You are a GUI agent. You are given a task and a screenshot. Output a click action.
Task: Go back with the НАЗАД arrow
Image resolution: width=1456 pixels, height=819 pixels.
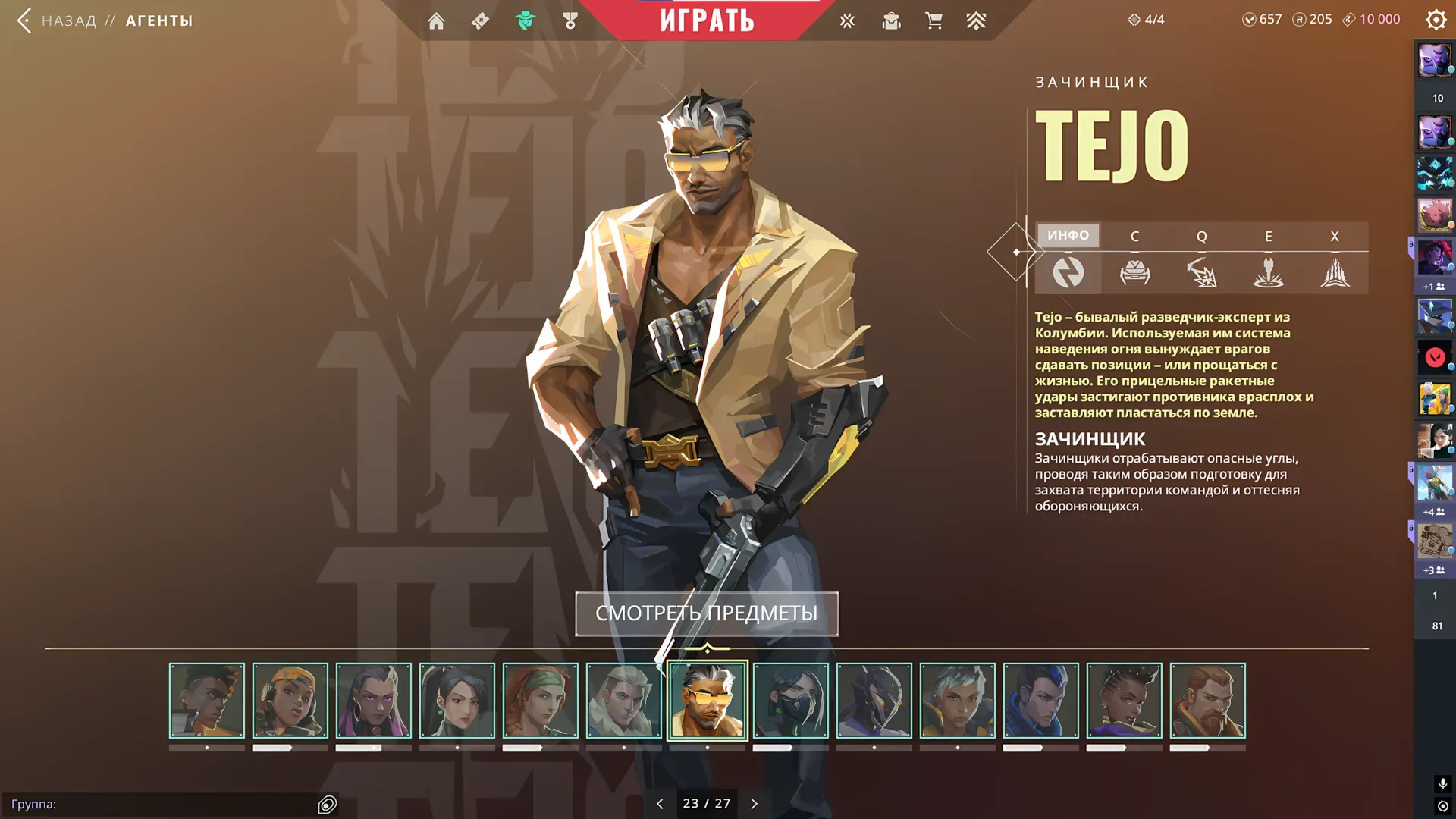coord(24,20)
